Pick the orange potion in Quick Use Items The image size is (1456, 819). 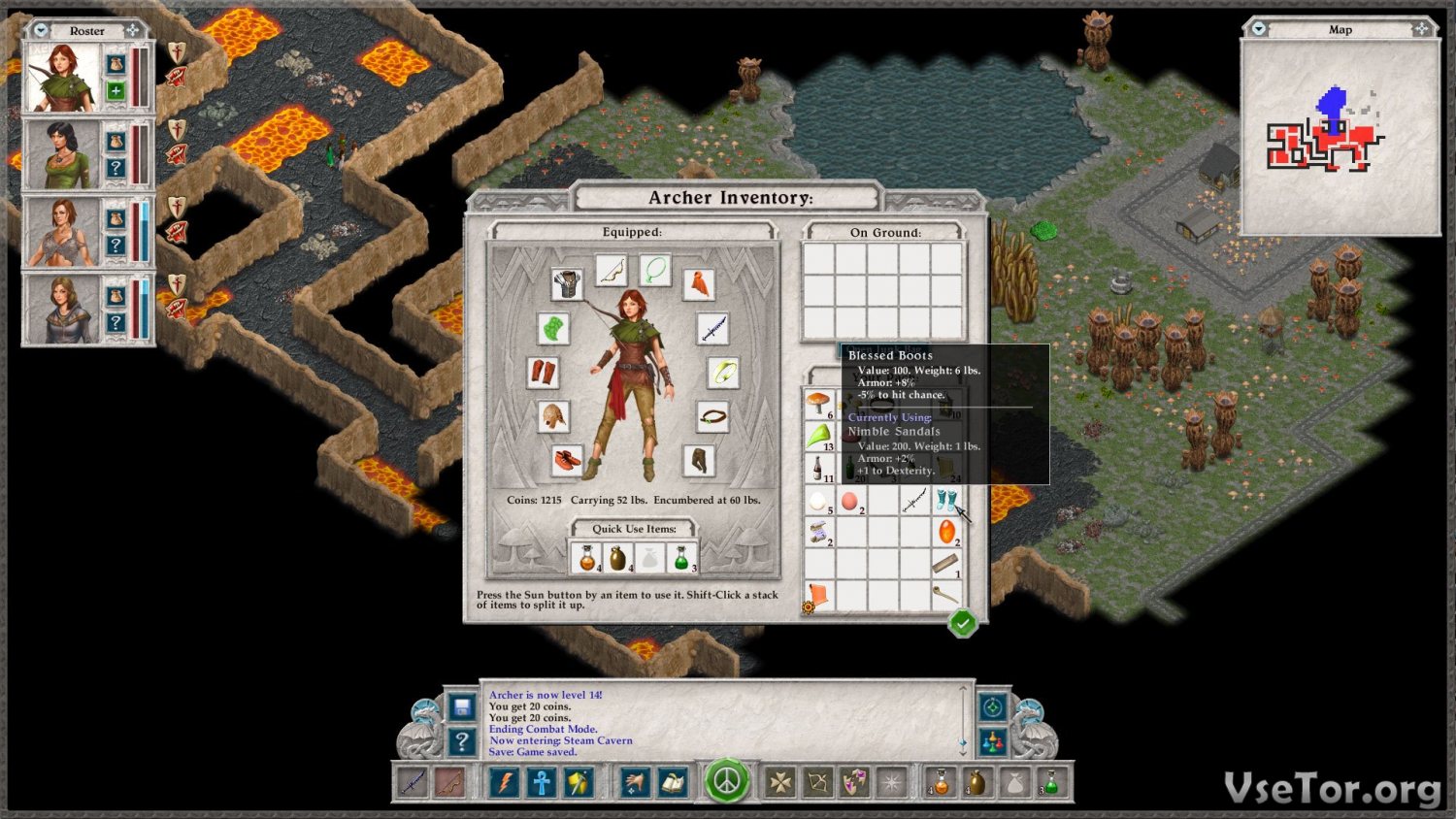586,558
